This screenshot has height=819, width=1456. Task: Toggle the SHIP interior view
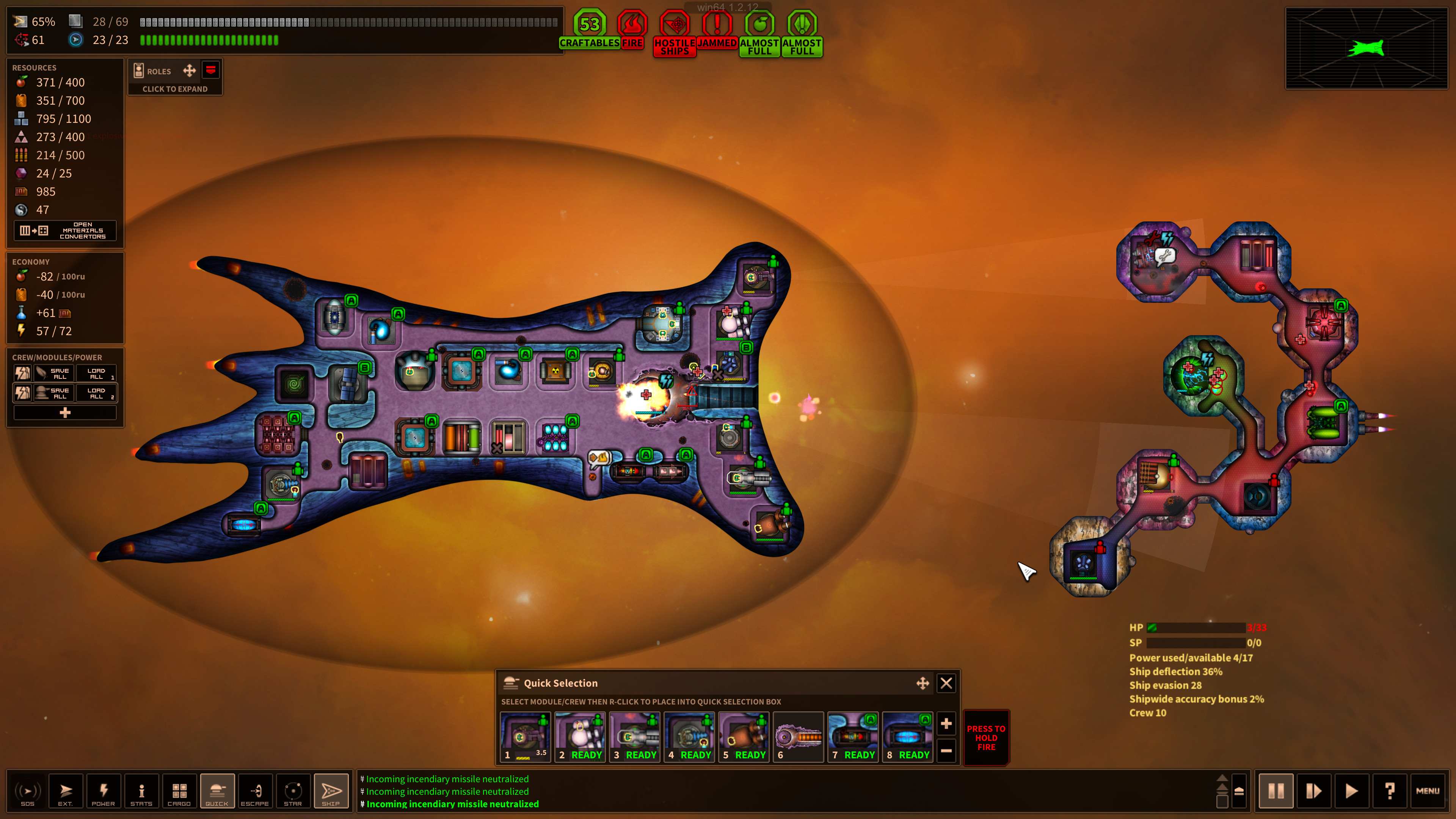click(331, 791)
